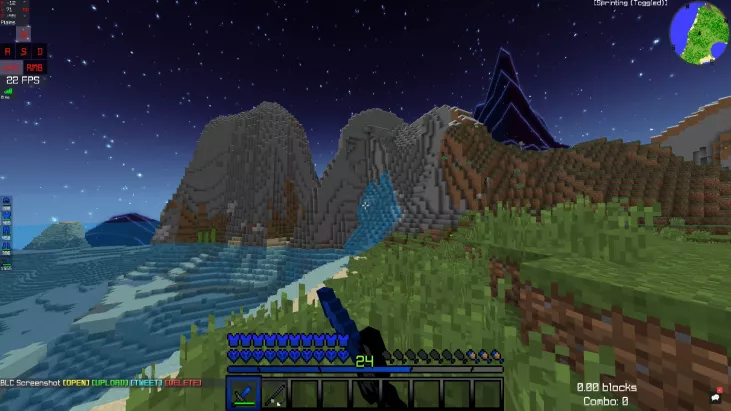Delete the screenshot with [DELETE]

(x=182, y=383)
